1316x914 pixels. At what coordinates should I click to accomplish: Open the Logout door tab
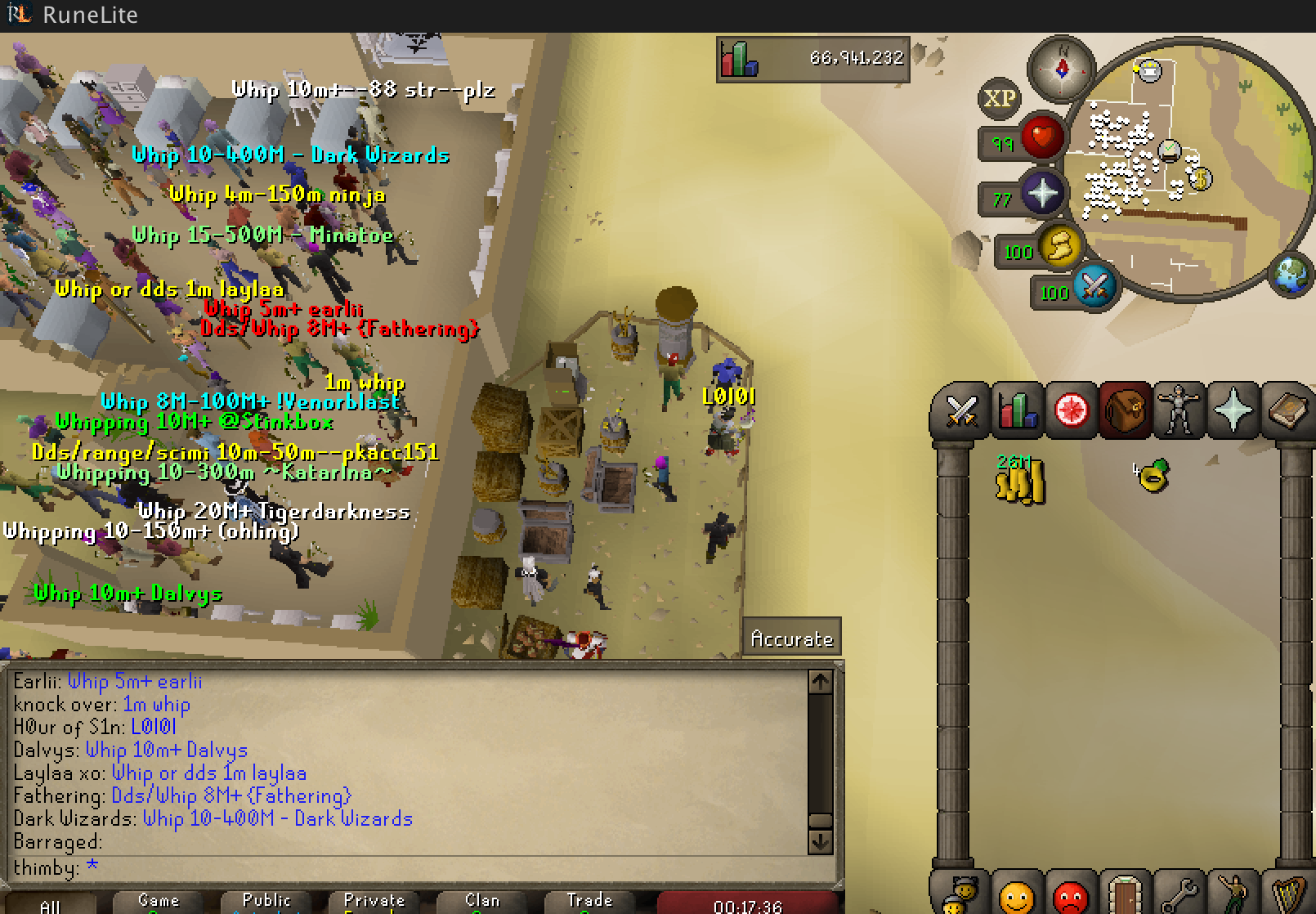click(x=1125, y=896)
